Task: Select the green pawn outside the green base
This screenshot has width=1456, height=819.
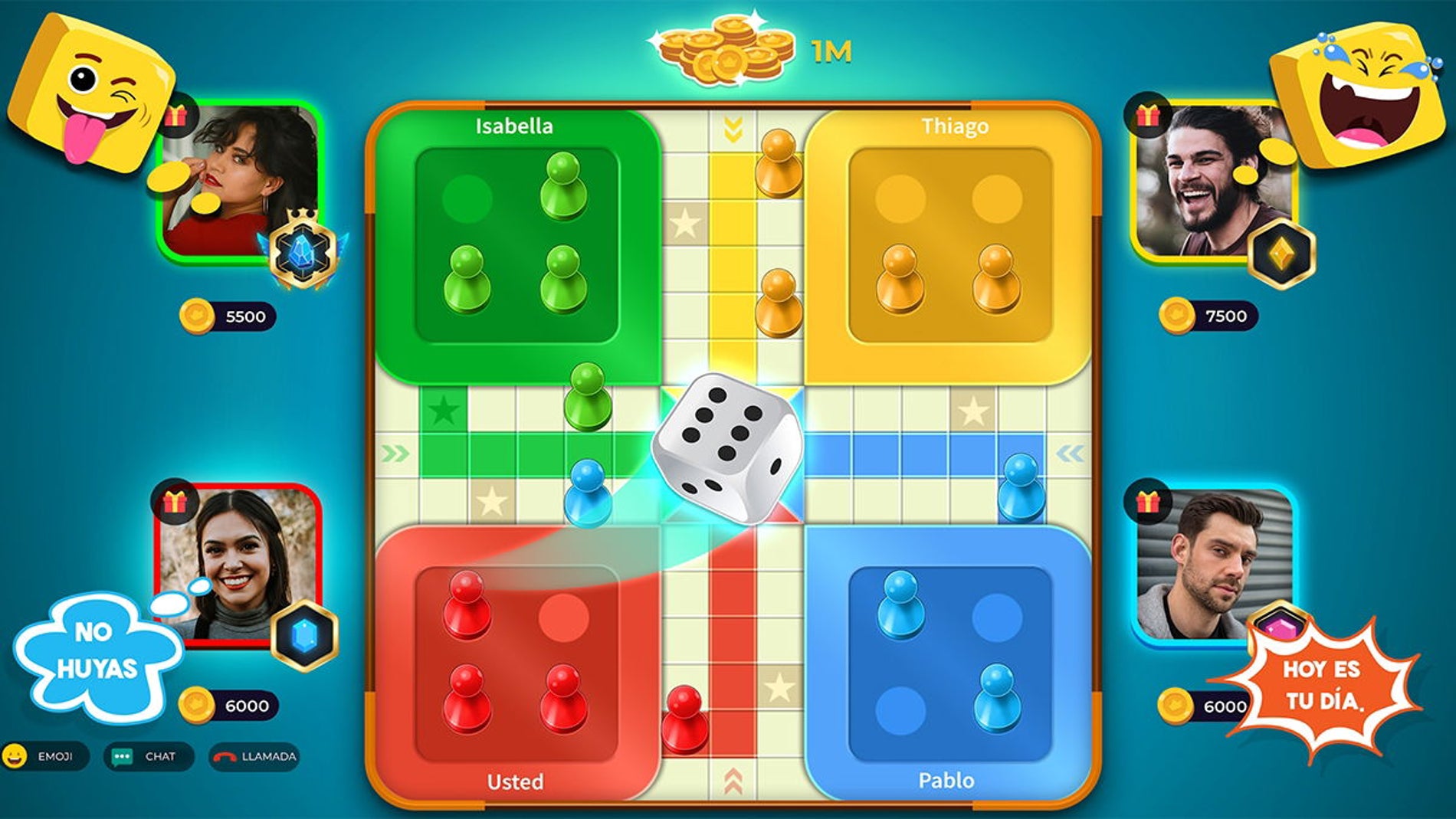Action: click(x=588, y=397)
